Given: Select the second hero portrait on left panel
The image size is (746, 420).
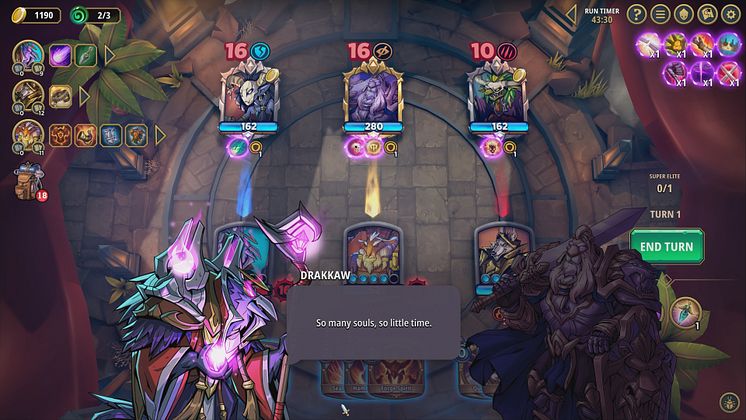Looking at the screenshot, I should [x=27, y=95].
